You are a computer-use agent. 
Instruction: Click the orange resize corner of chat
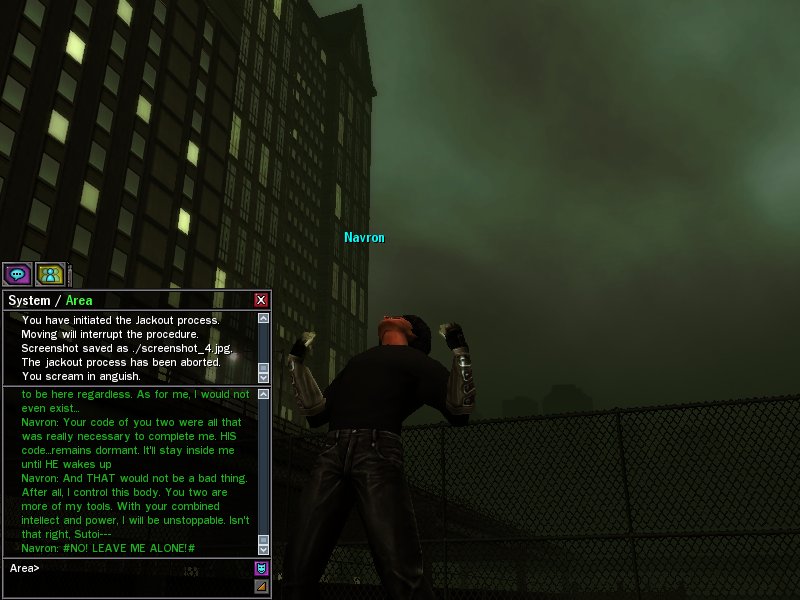[x=262, y=586]
